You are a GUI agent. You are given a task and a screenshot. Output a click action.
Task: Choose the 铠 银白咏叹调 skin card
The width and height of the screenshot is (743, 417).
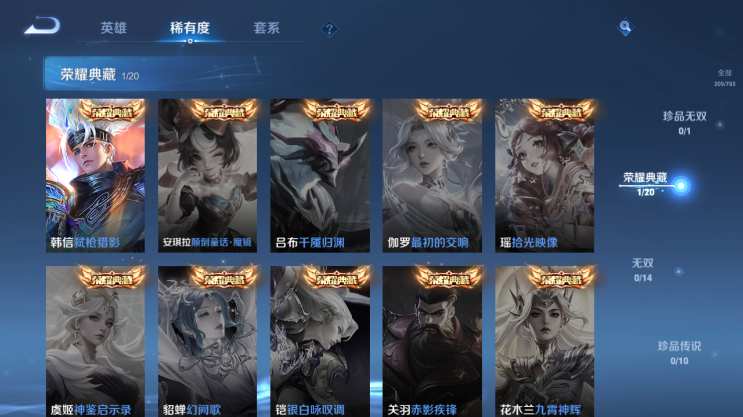[x=319, y=342]
